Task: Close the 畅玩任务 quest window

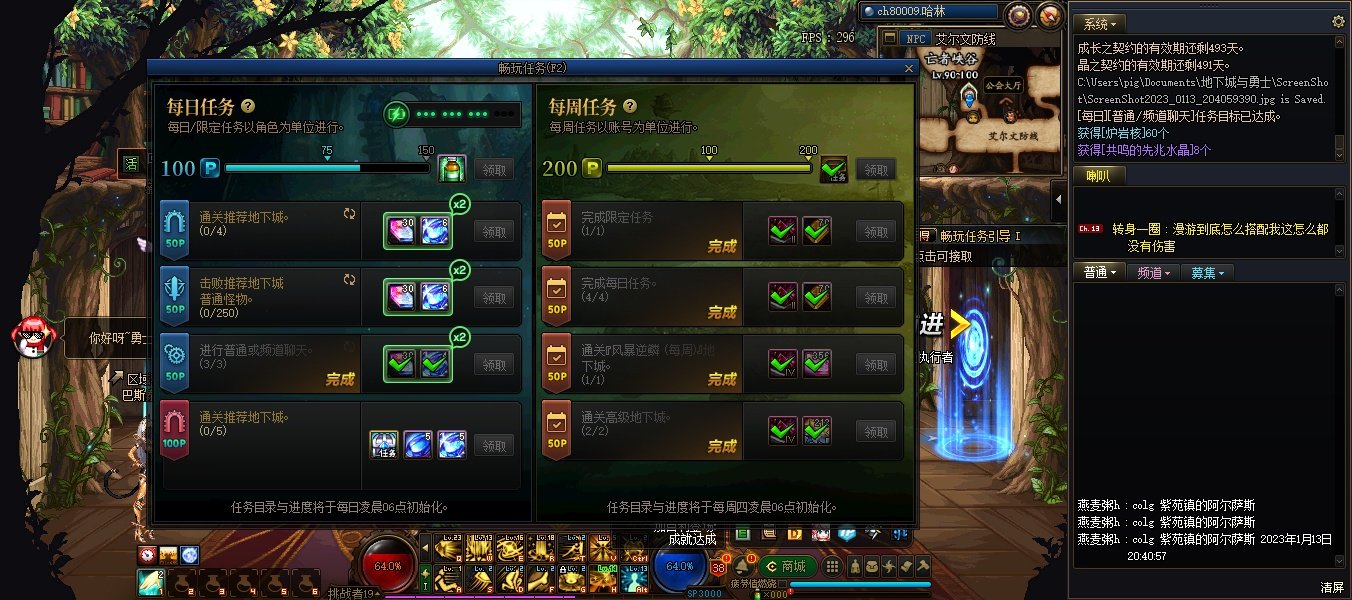Action: (908, 68)
